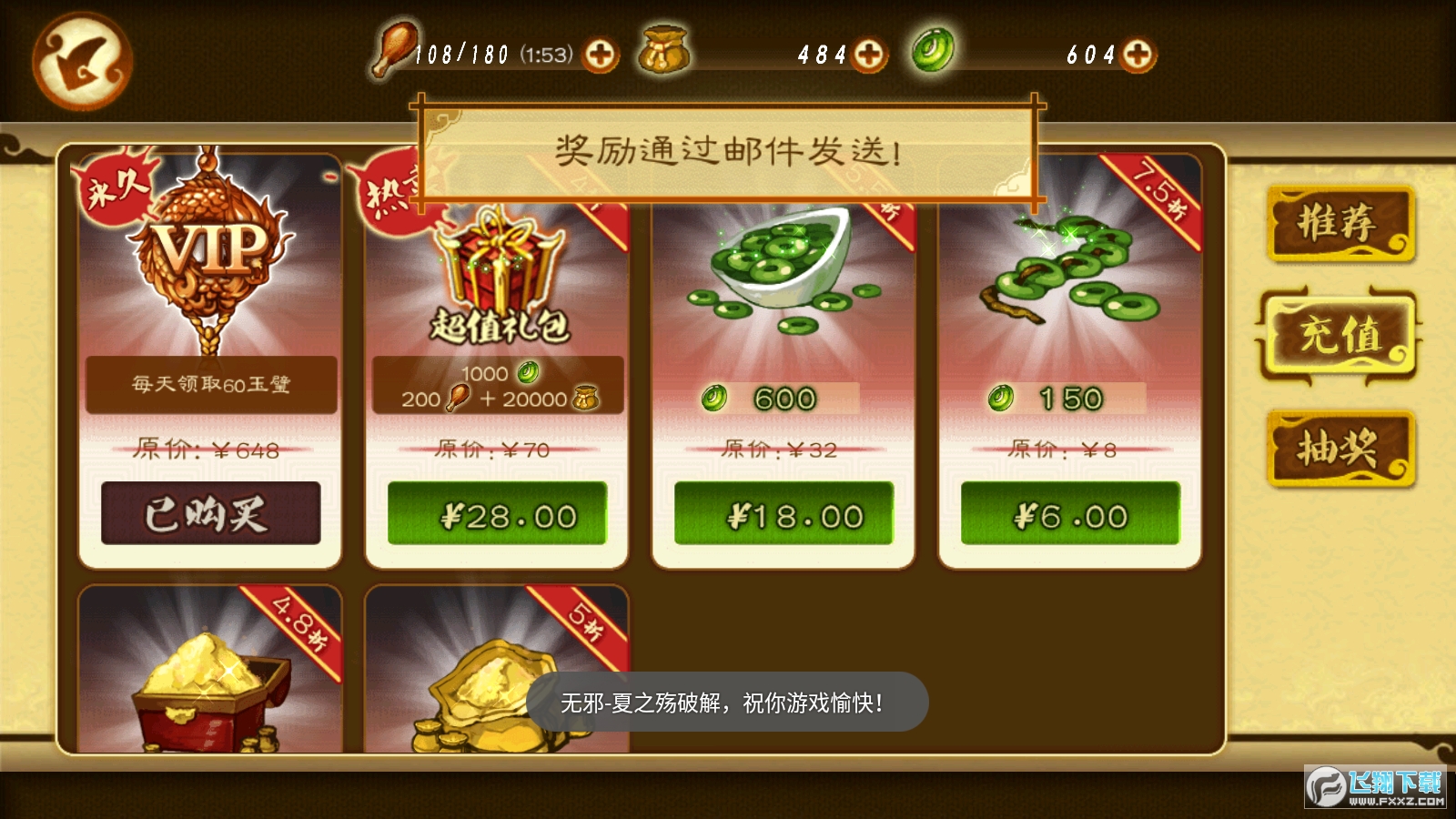Select the 抽奖 tab
The width and height of the screenshot is (1456, 819).
click(x=1339, y=448)
